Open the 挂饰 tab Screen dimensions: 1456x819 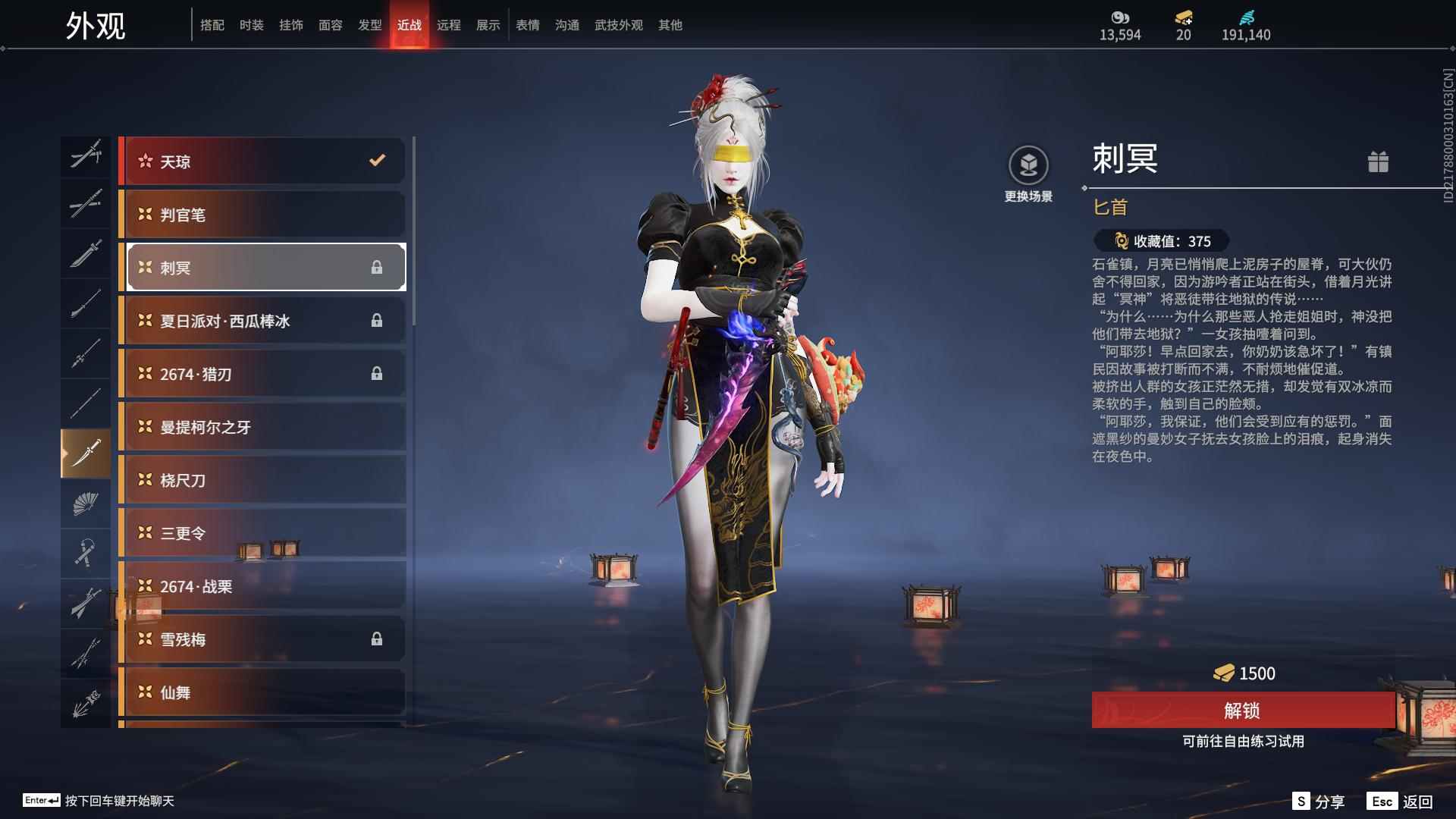click(290, 25)
